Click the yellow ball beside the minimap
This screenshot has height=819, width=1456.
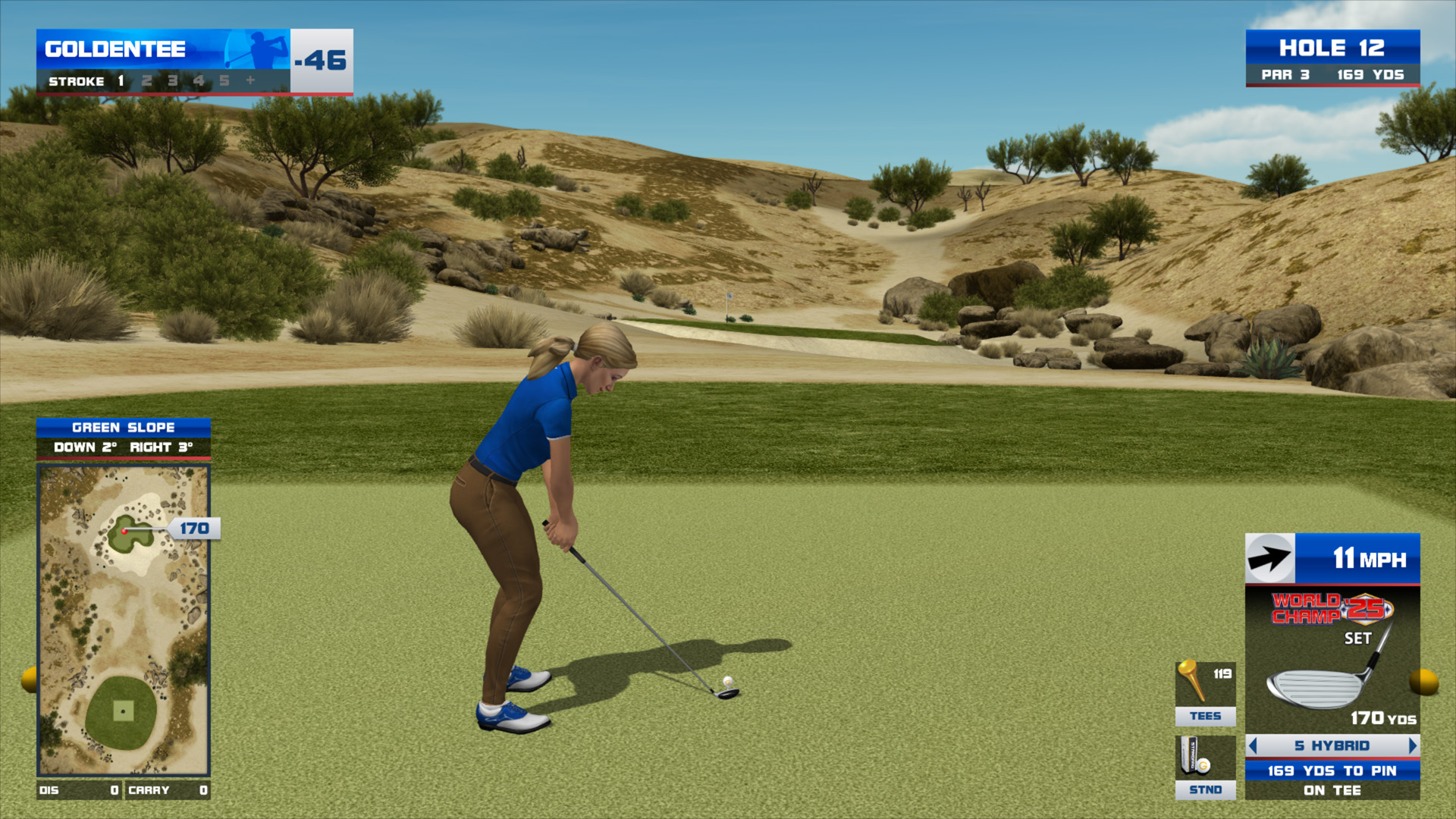[x=30, y=679]
